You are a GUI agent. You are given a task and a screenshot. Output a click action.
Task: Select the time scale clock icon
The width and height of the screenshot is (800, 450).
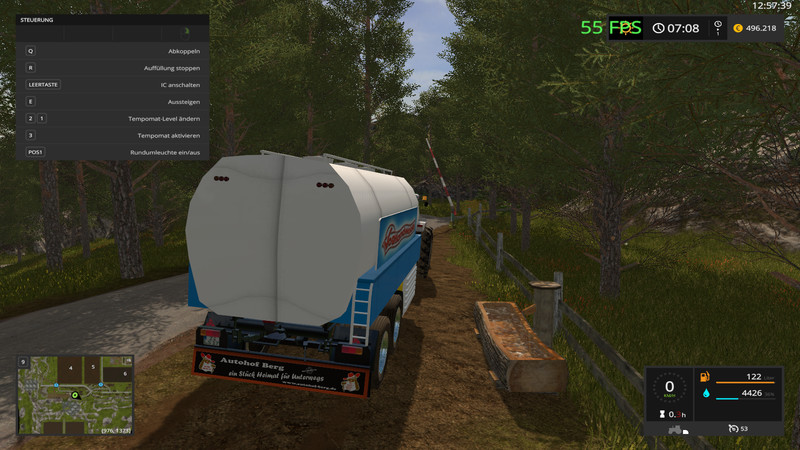click(x=659, y=28)
